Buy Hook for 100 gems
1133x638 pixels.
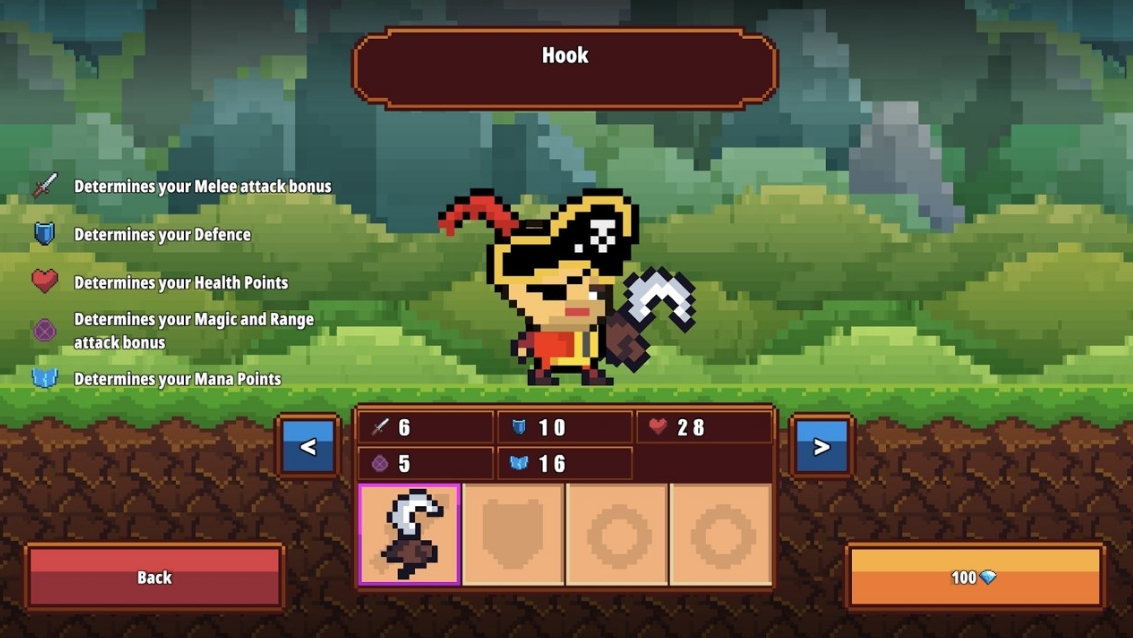coord(974,577)
